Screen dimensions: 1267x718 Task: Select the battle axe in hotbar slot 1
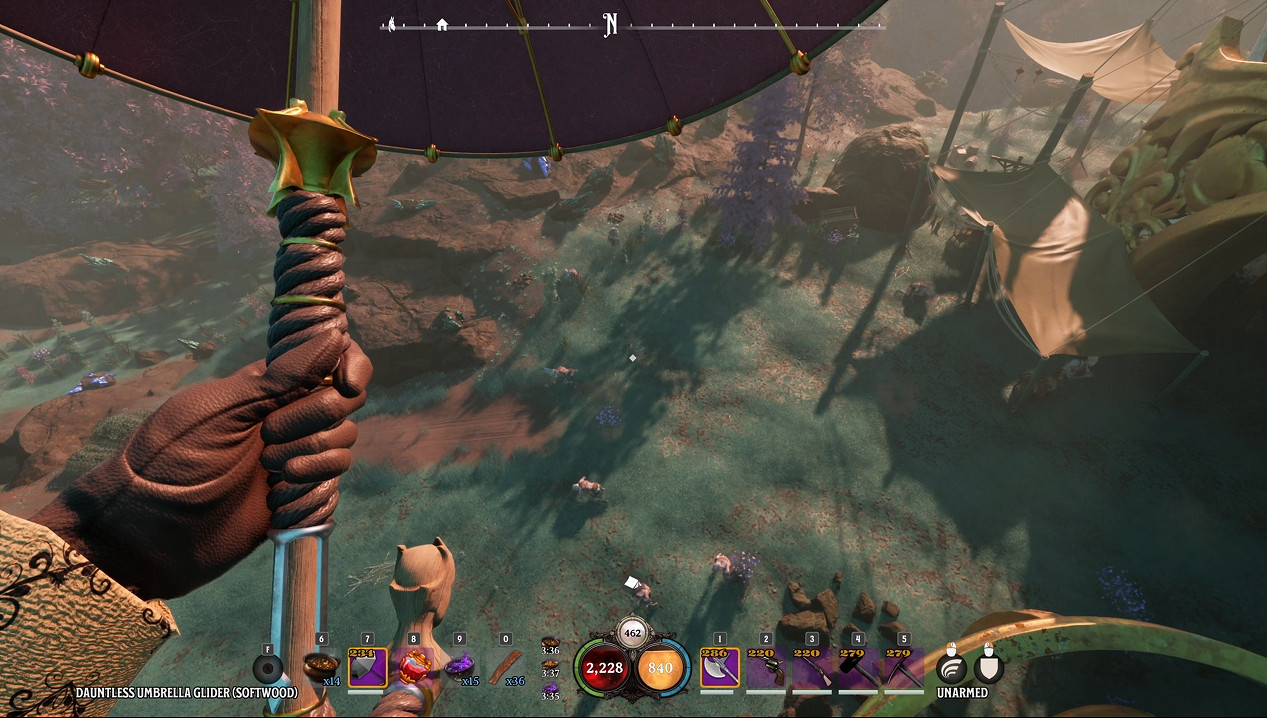(719, 667)
